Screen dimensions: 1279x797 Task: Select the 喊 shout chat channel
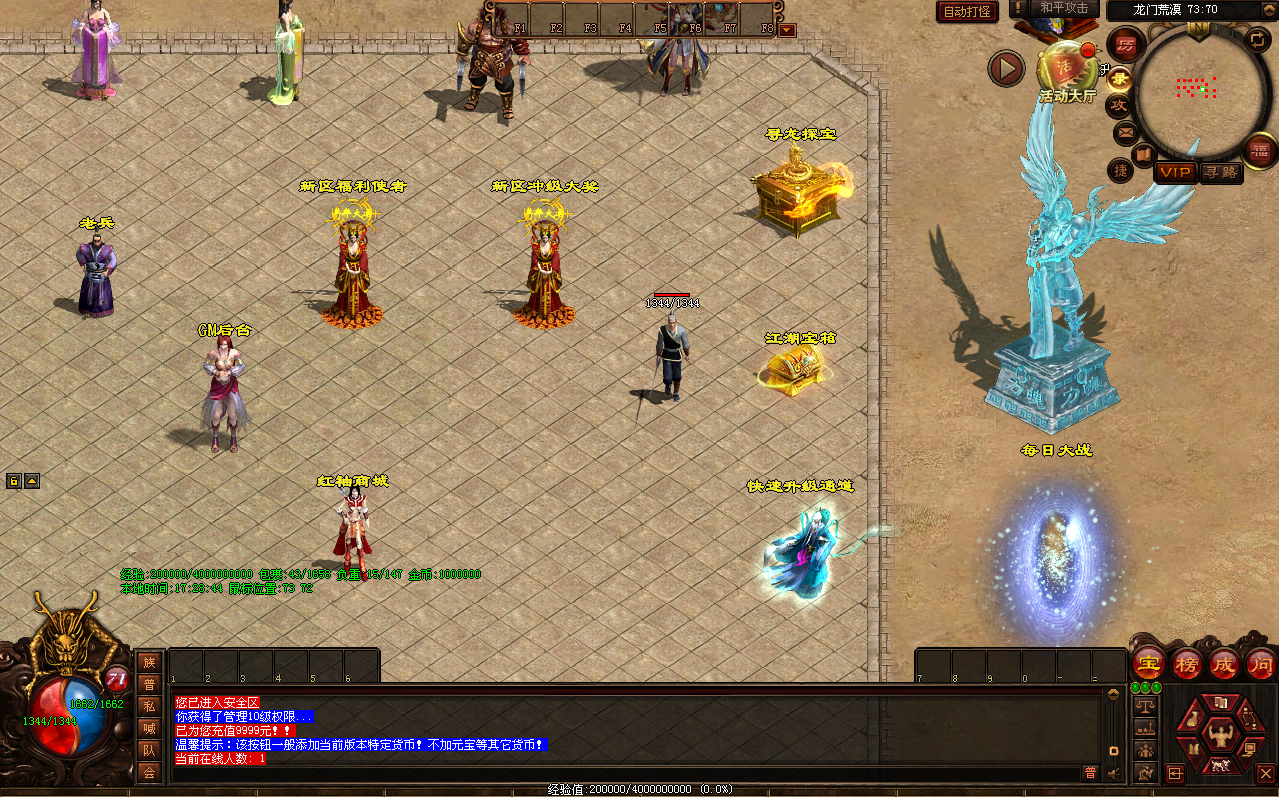click(x=149, y=728)
